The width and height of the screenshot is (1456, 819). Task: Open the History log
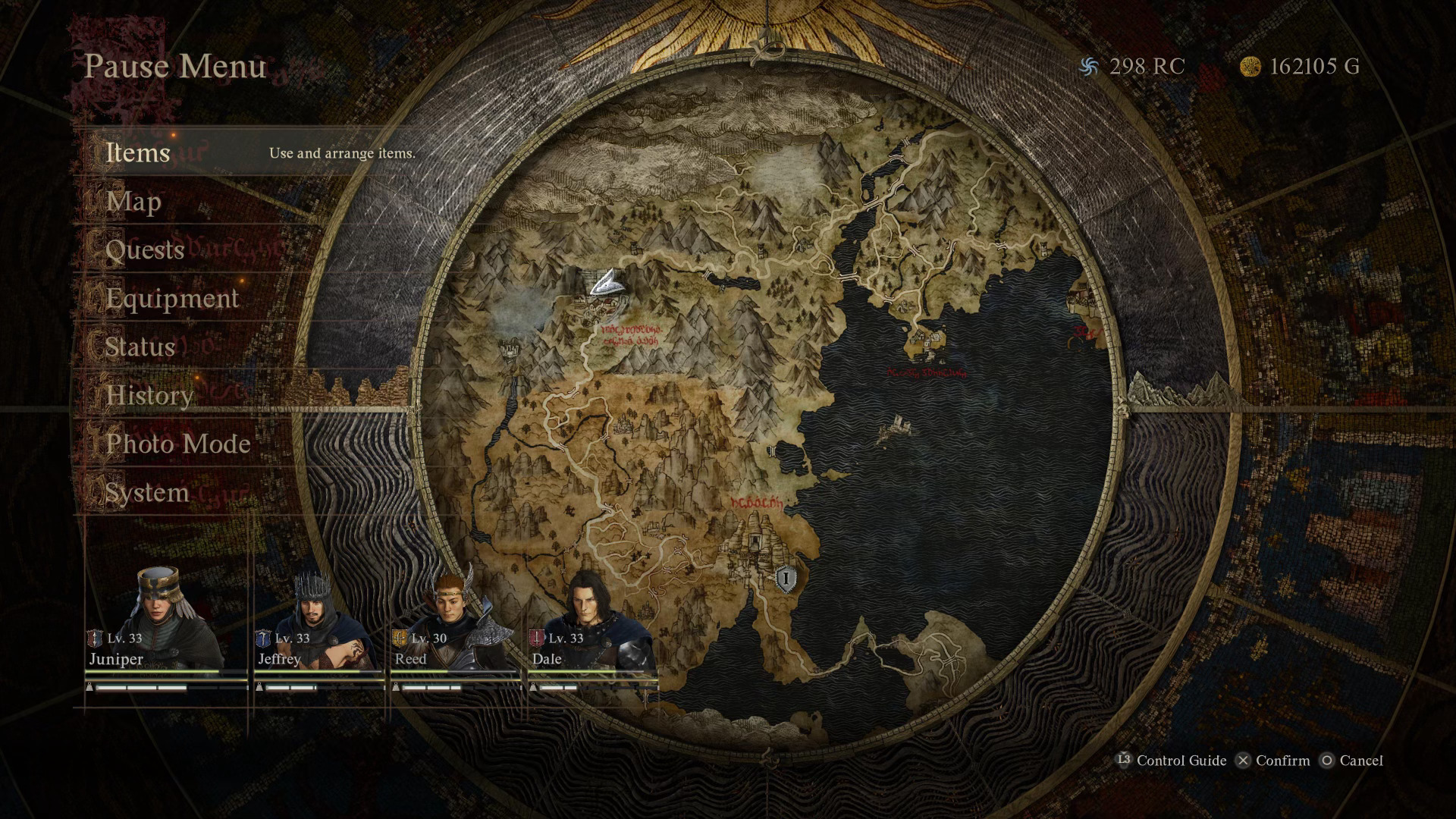pos(149,396)
